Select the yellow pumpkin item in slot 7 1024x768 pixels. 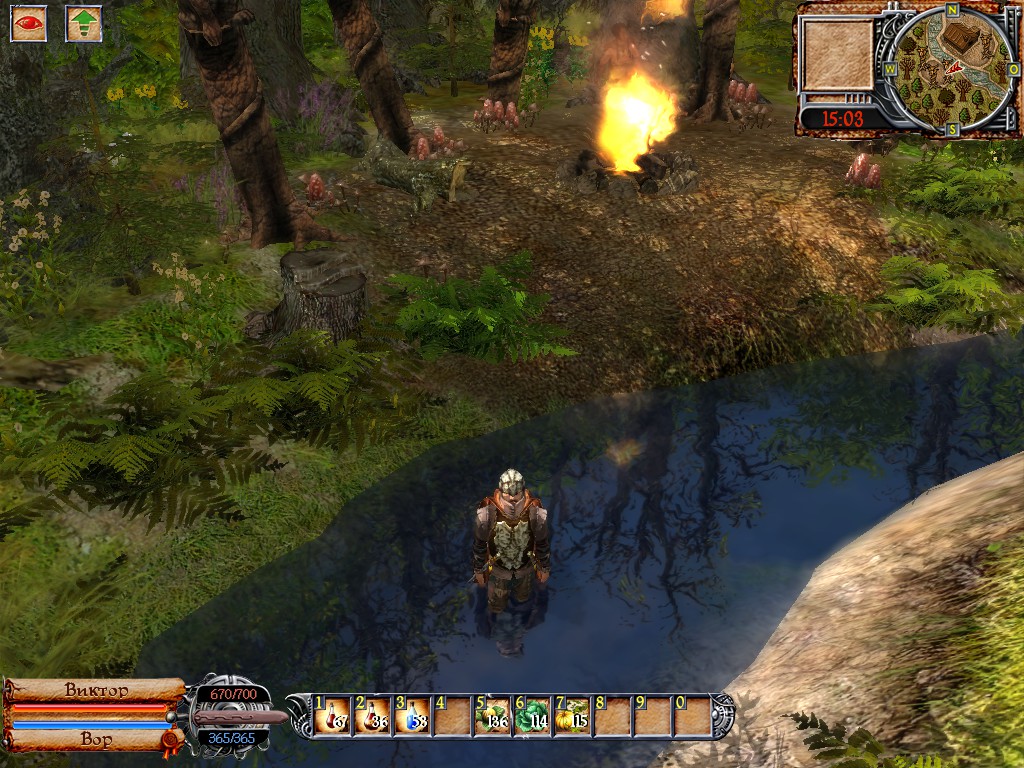[573, 716]
